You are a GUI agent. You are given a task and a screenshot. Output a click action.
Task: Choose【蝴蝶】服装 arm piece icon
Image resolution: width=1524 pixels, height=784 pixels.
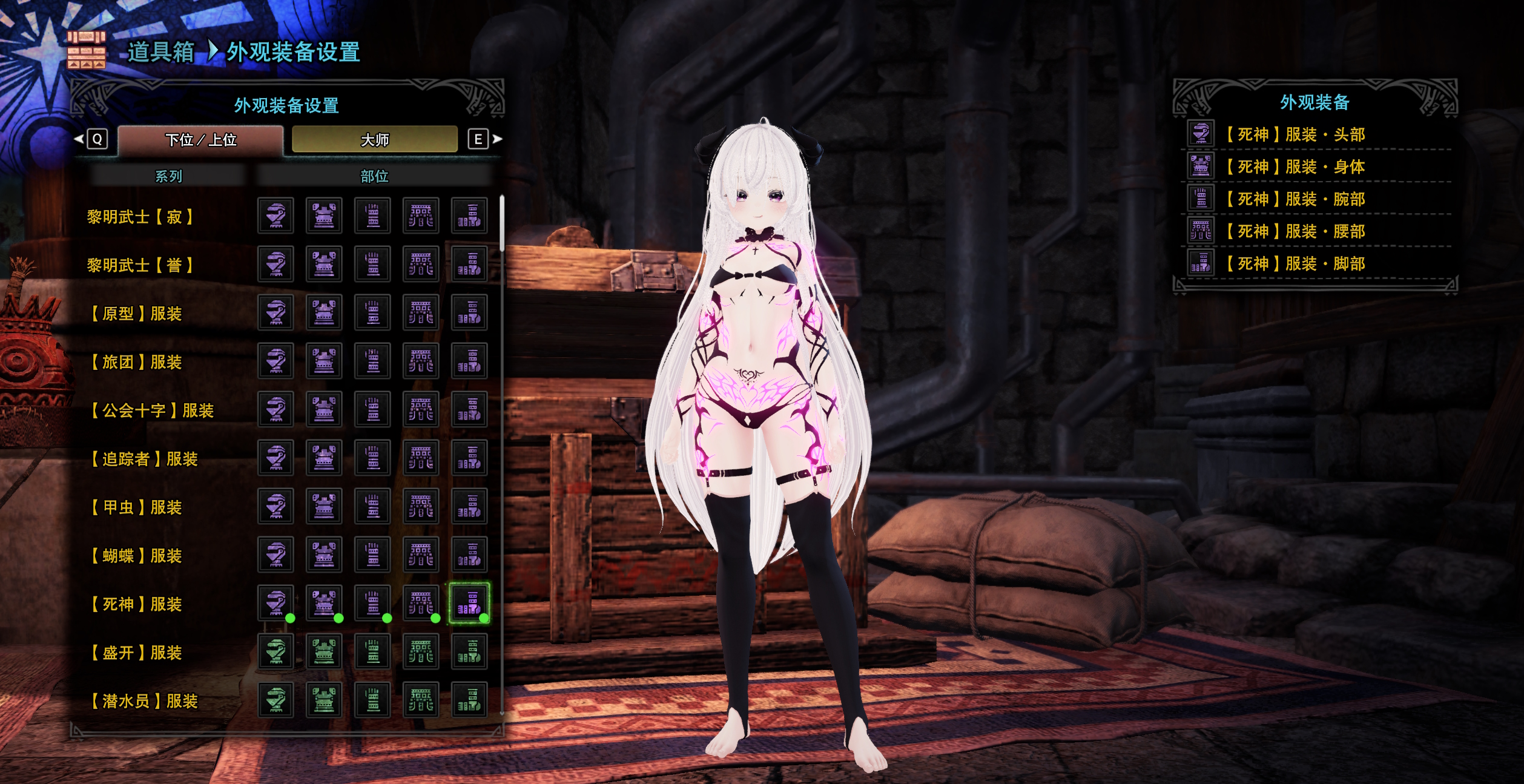[372, 555]
